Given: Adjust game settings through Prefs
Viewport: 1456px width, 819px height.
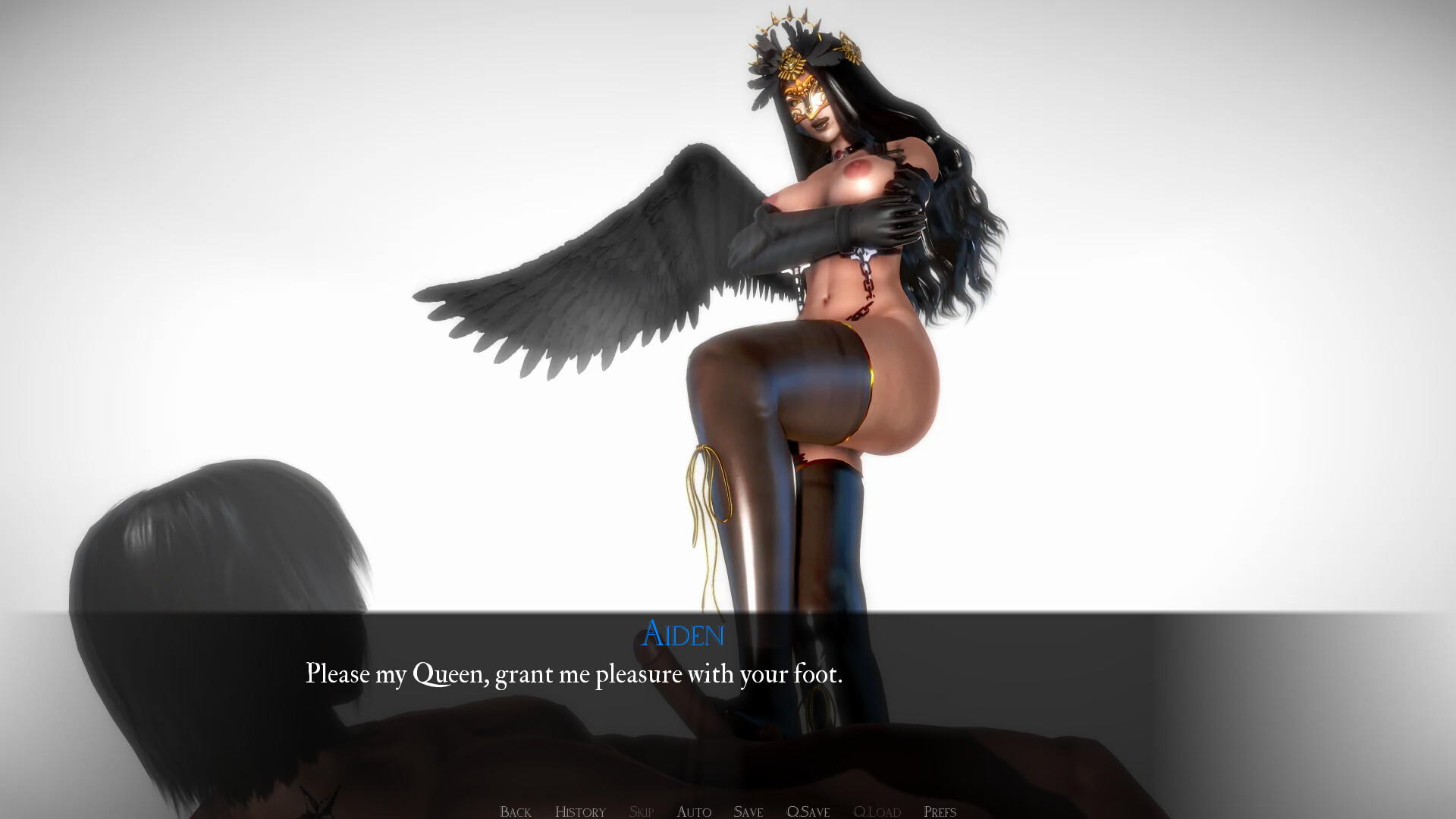Looking at the screenshot, I should coord(939,811).
